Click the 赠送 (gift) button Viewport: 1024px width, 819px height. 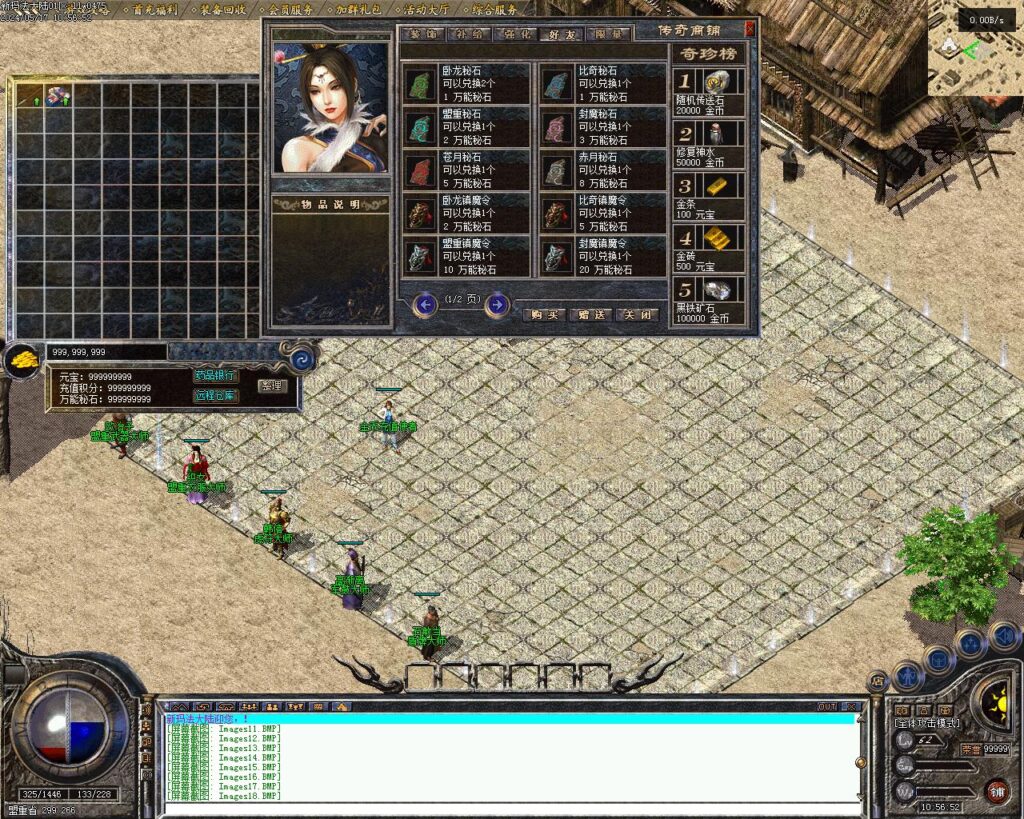(591, 314)
